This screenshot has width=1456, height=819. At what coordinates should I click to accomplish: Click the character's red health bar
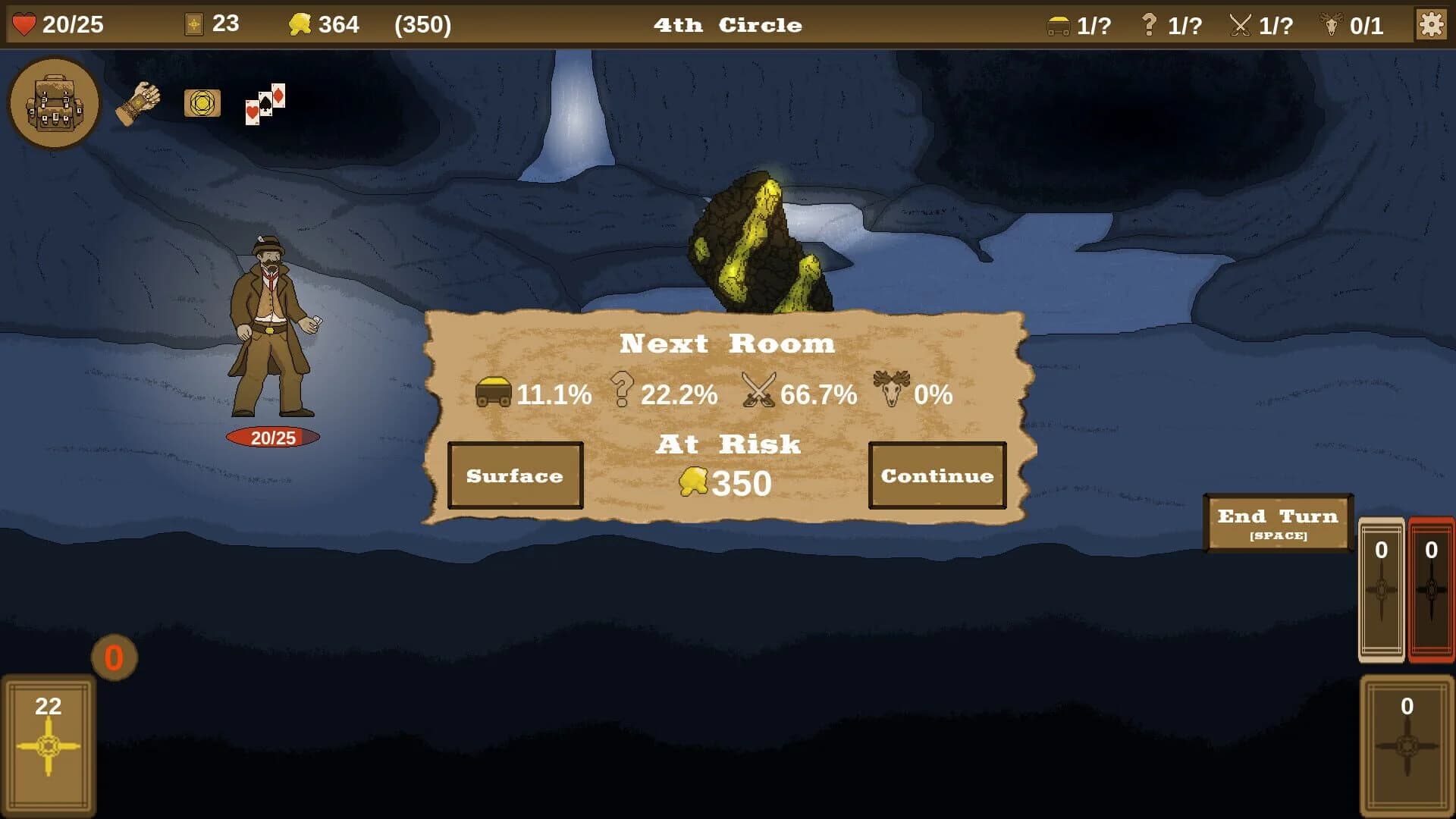coord(274,436)
